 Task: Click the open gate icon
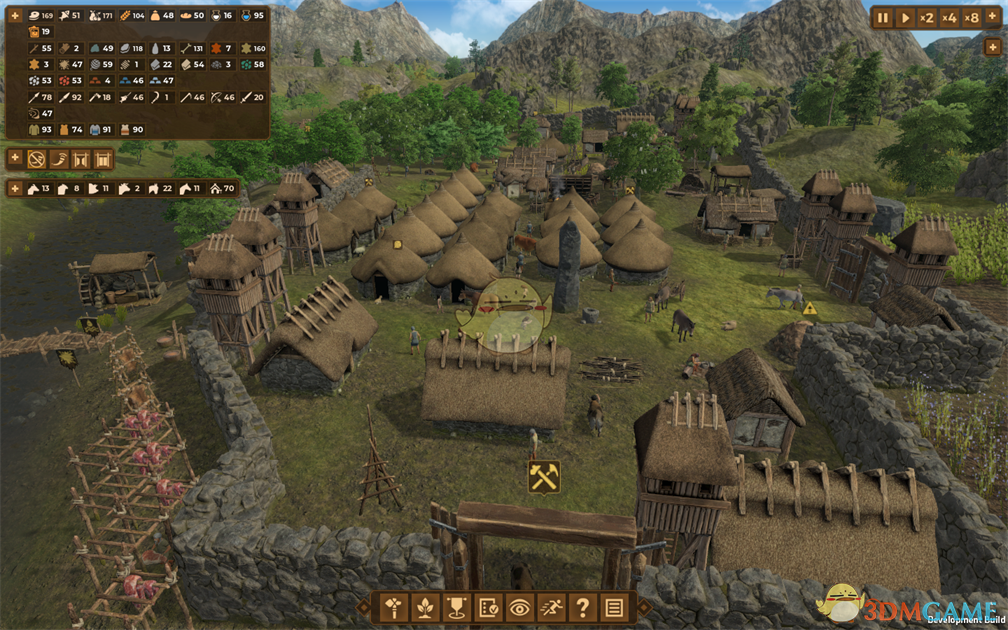point(81,159)
